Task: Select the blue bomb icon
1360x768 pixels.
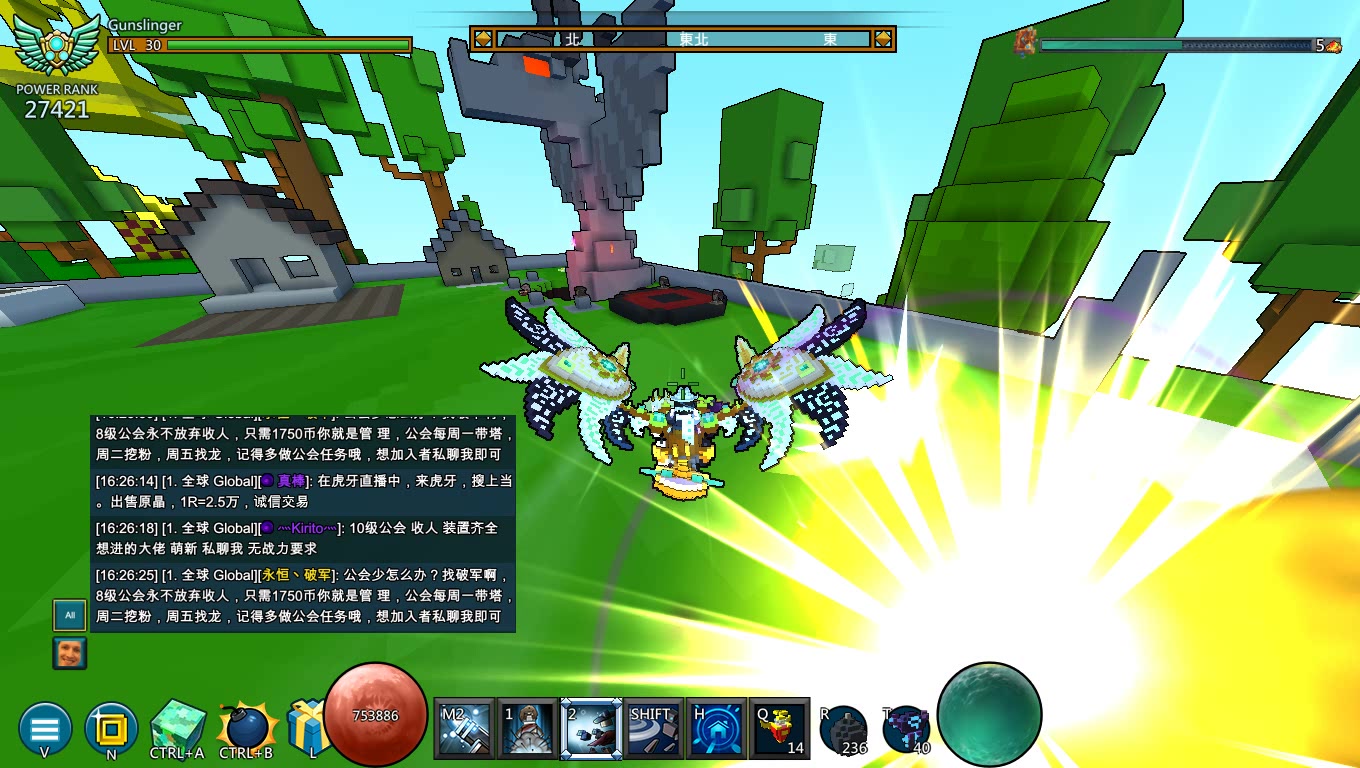Action: point(245,727)
